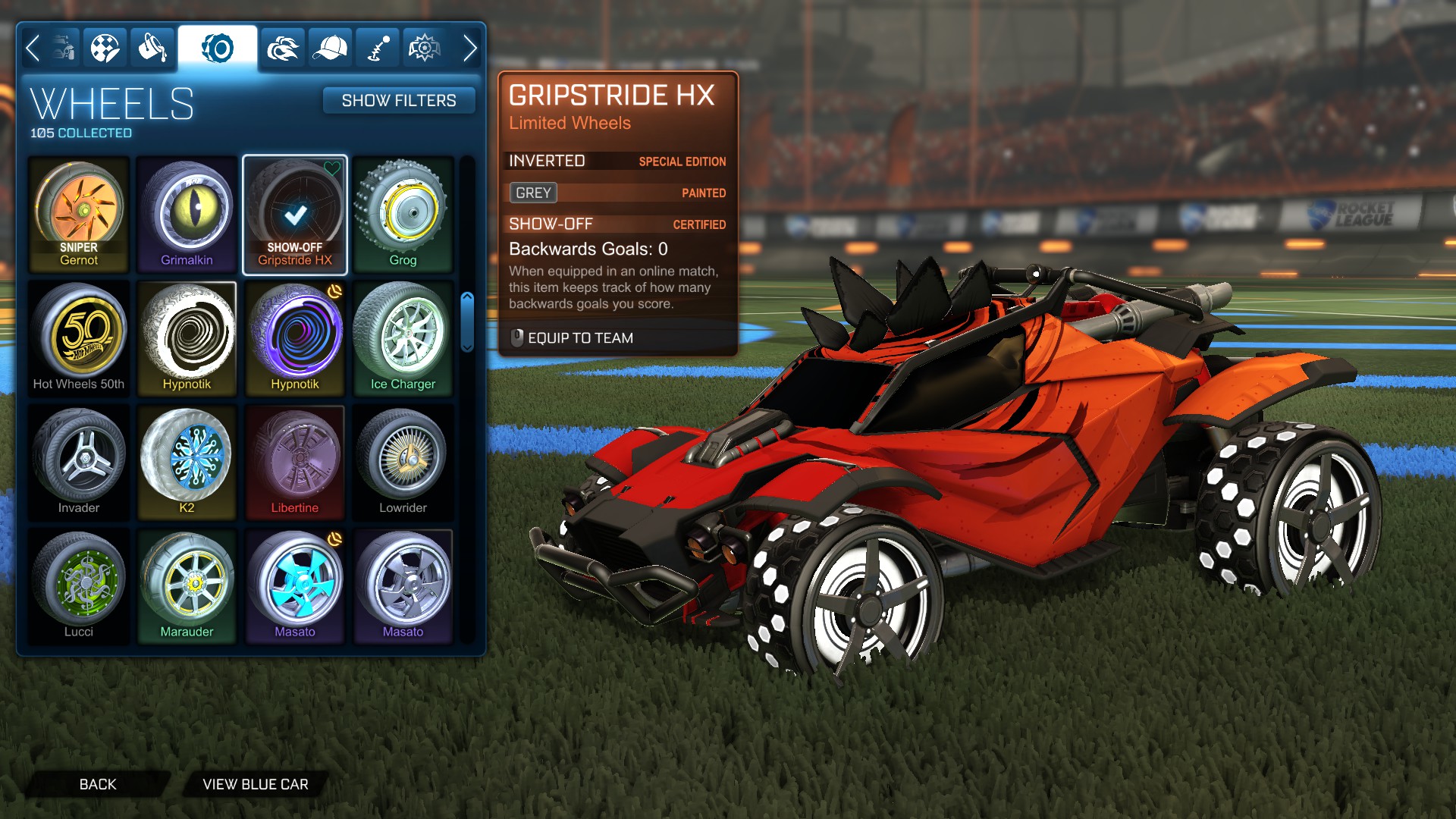The width and height of the screenshot is (1456, 819).
Task: Go back with the left category arrow
Action: point(32,47)
